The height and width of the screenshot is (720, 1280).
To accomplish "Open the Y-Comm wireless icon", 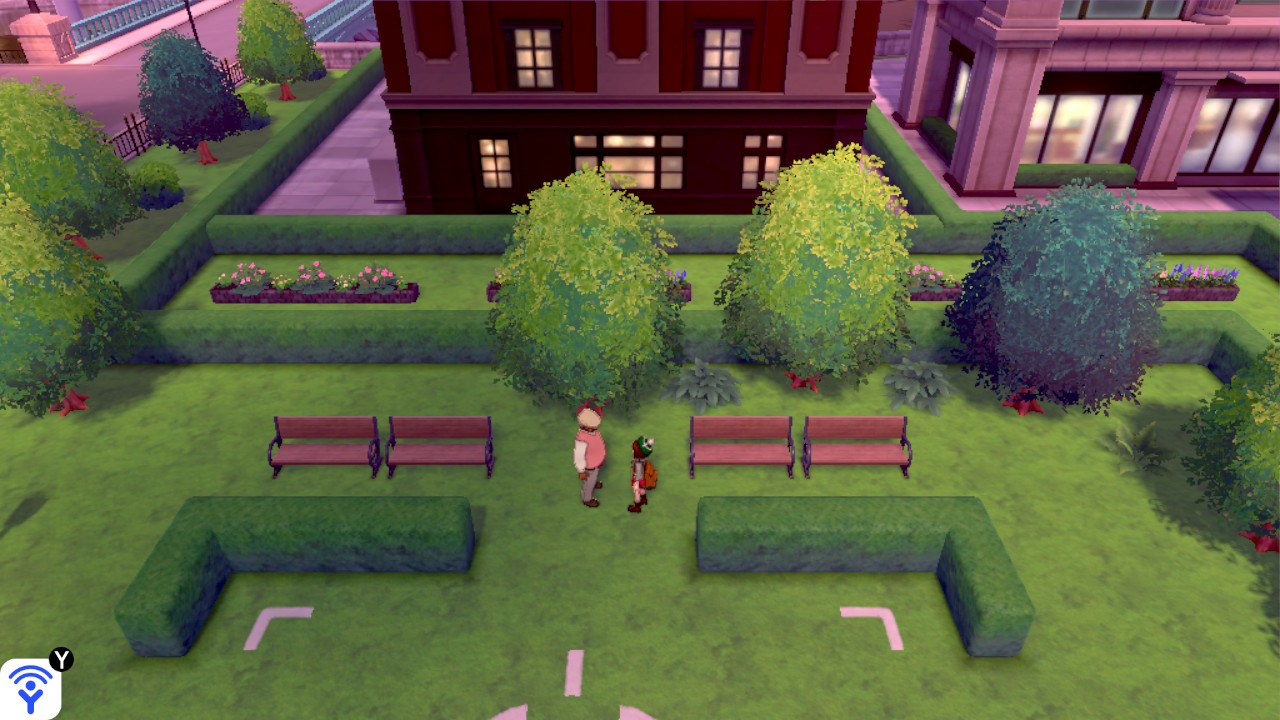I will (31, 688).
